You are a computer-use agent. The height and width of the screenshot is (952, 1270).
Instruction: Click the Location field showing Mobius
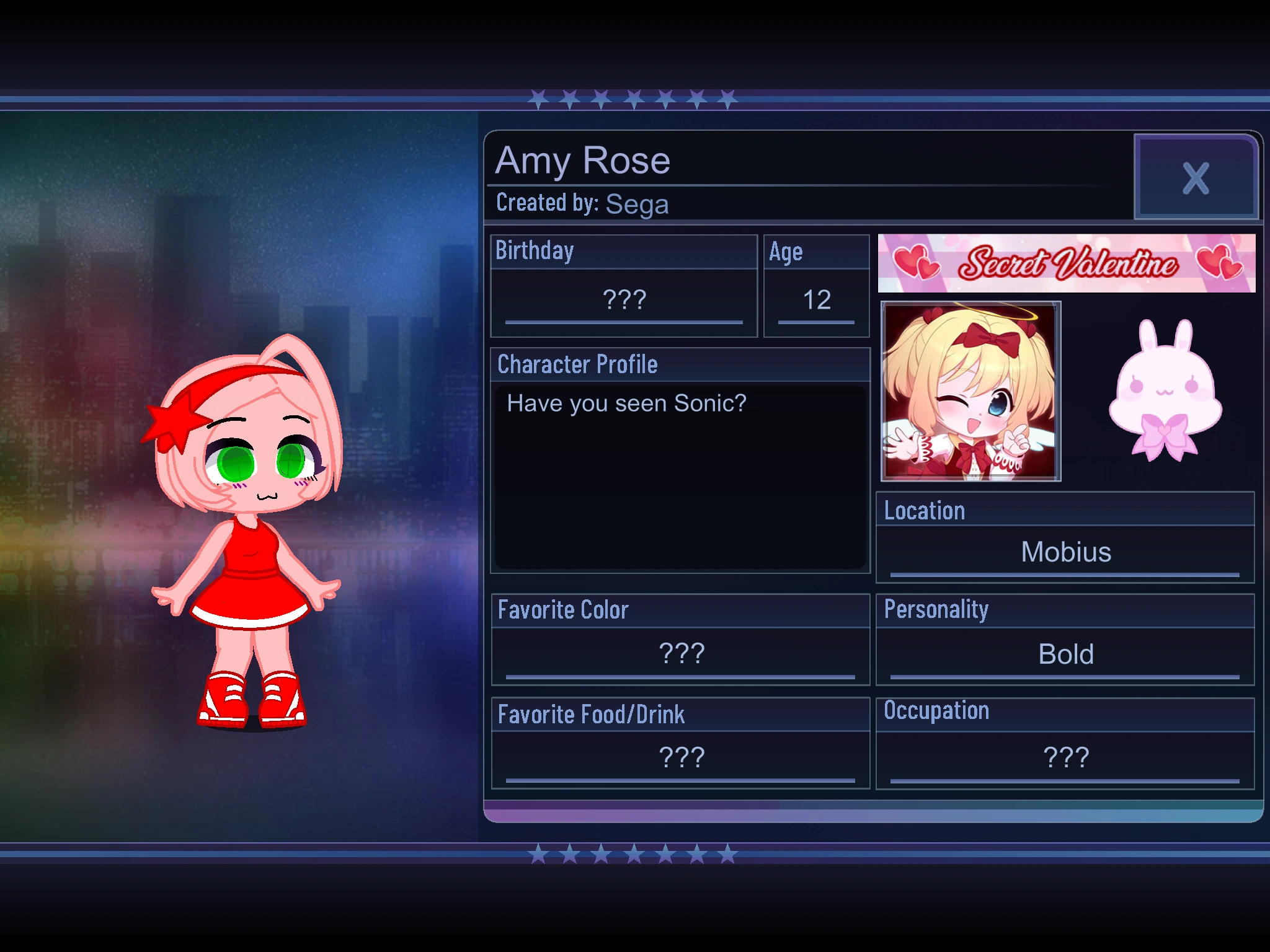point(1067,552)
